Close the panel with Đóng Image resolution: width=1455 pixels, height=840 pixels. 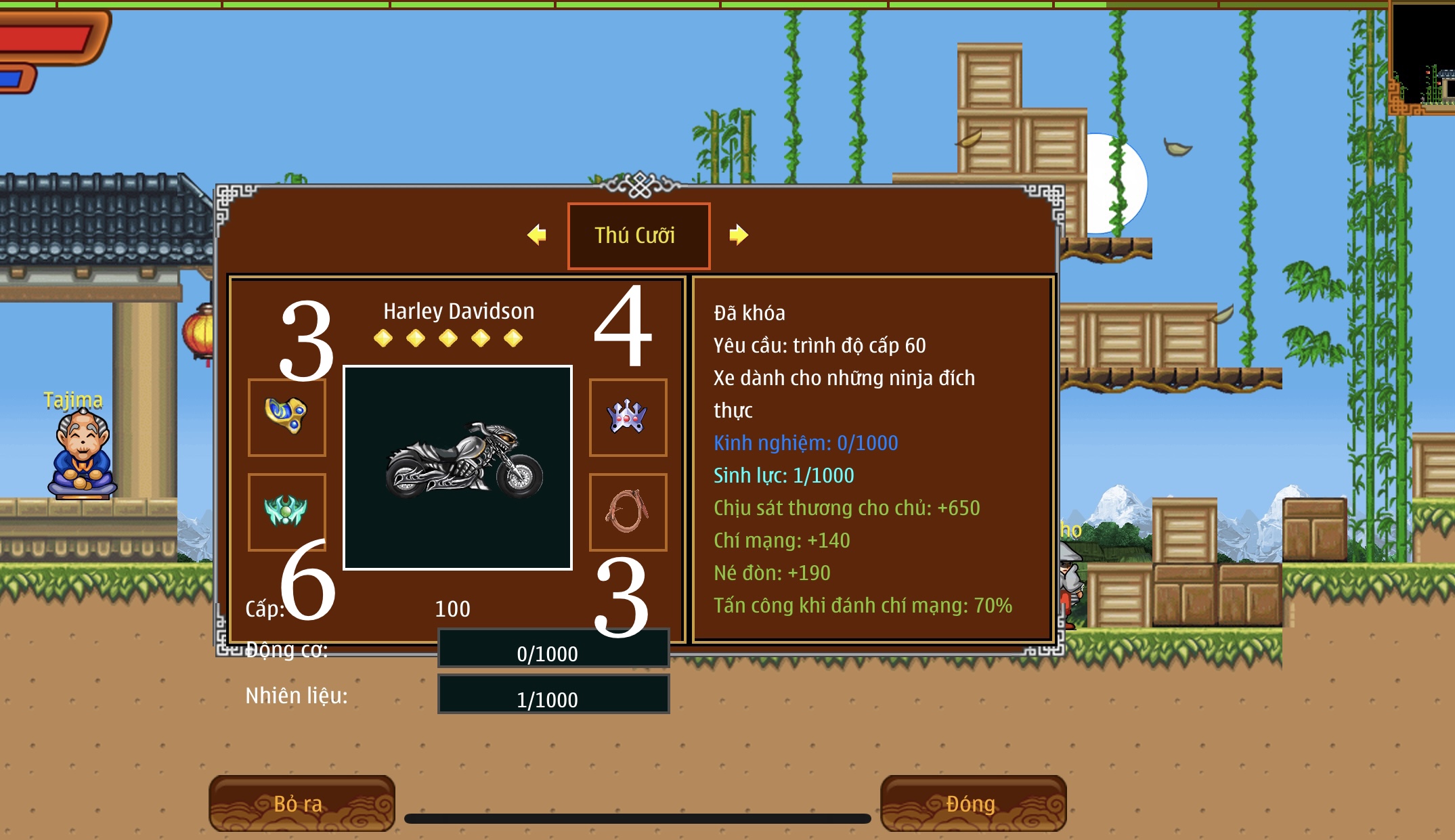[973, 803]
